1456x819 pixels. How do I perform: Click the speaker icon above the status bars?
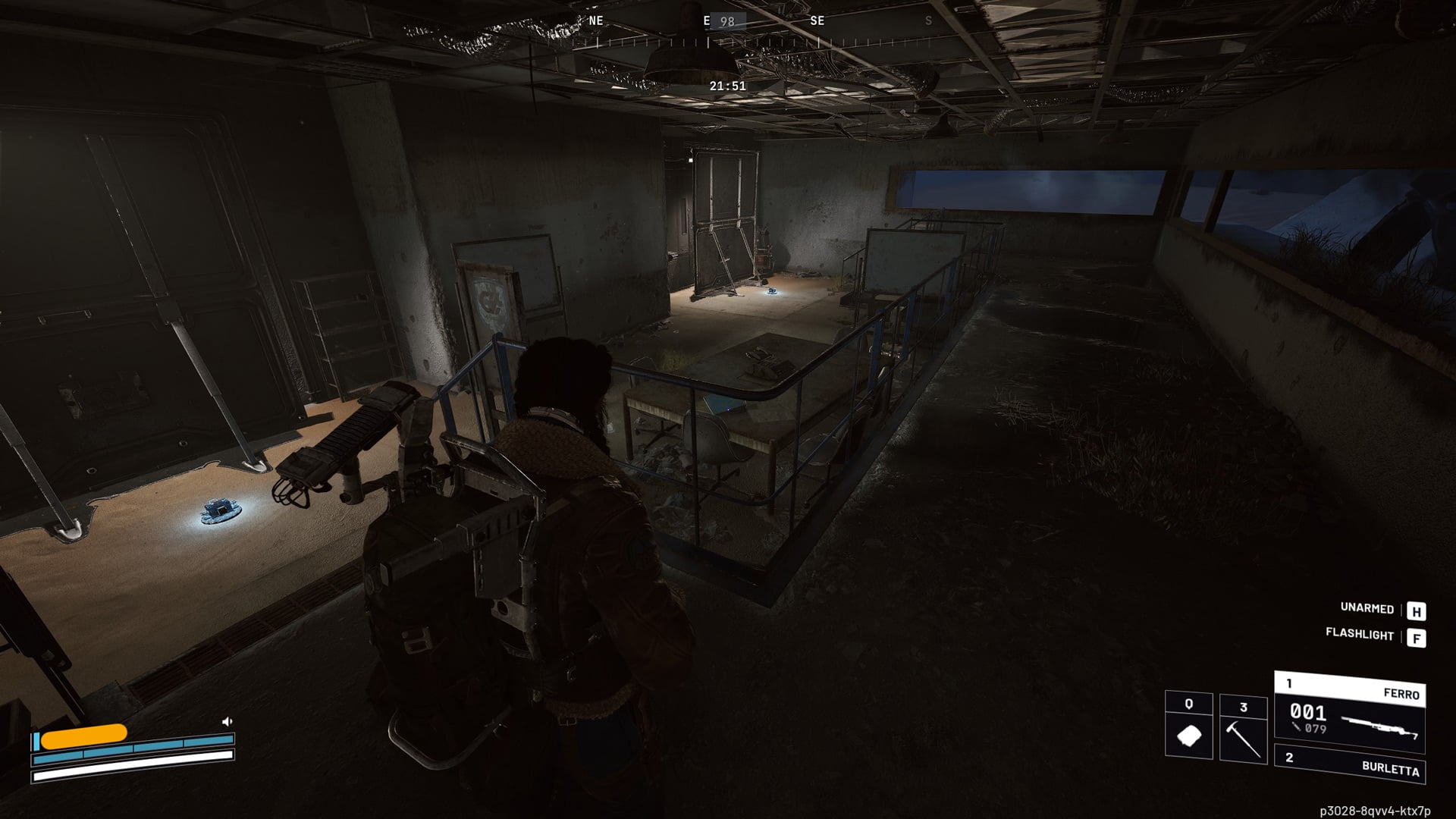tap(226, 721)
